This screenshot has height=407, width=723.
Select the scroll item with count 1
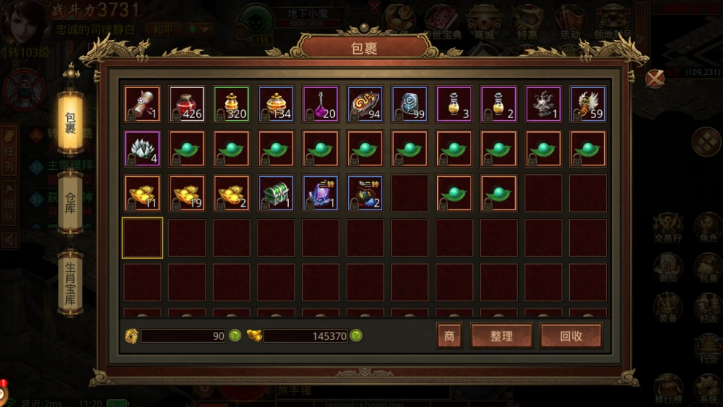pos(142,104)
